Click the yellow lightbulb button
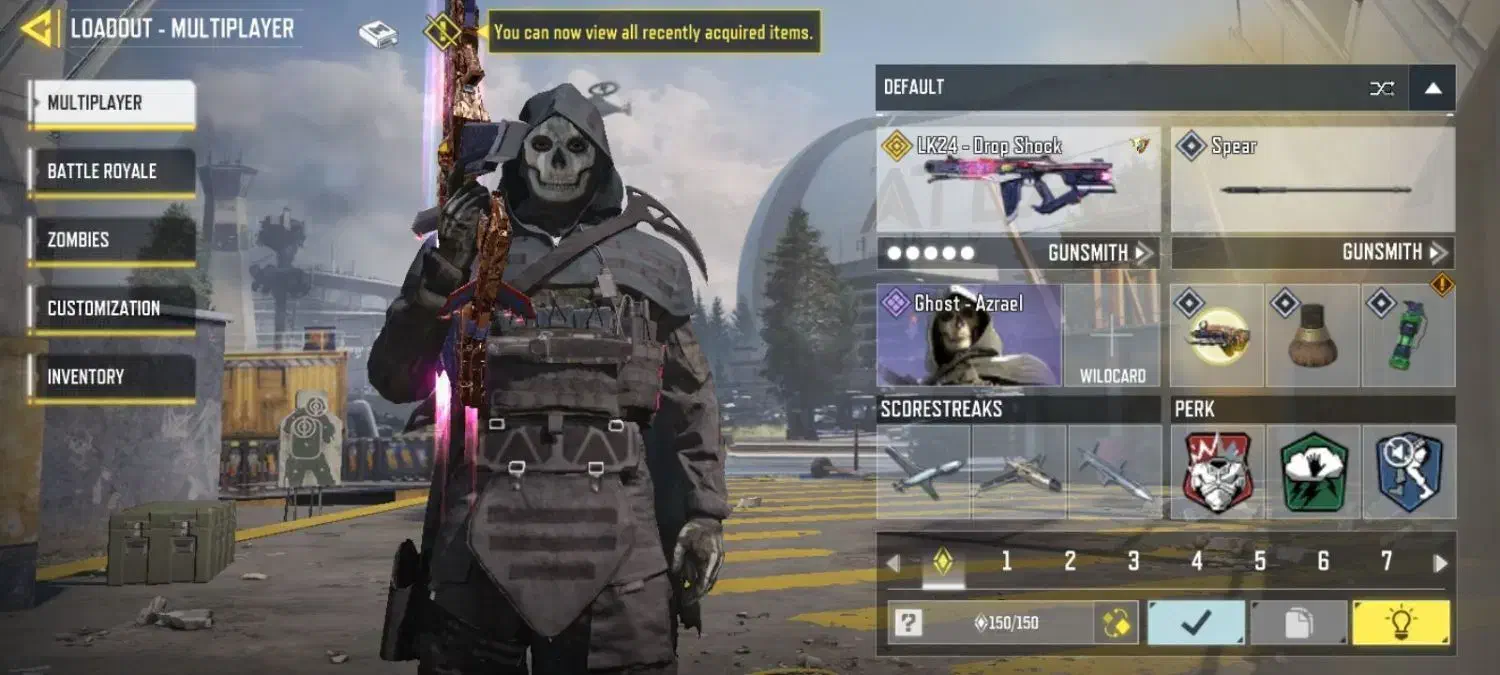 [x=1400, y=624]
